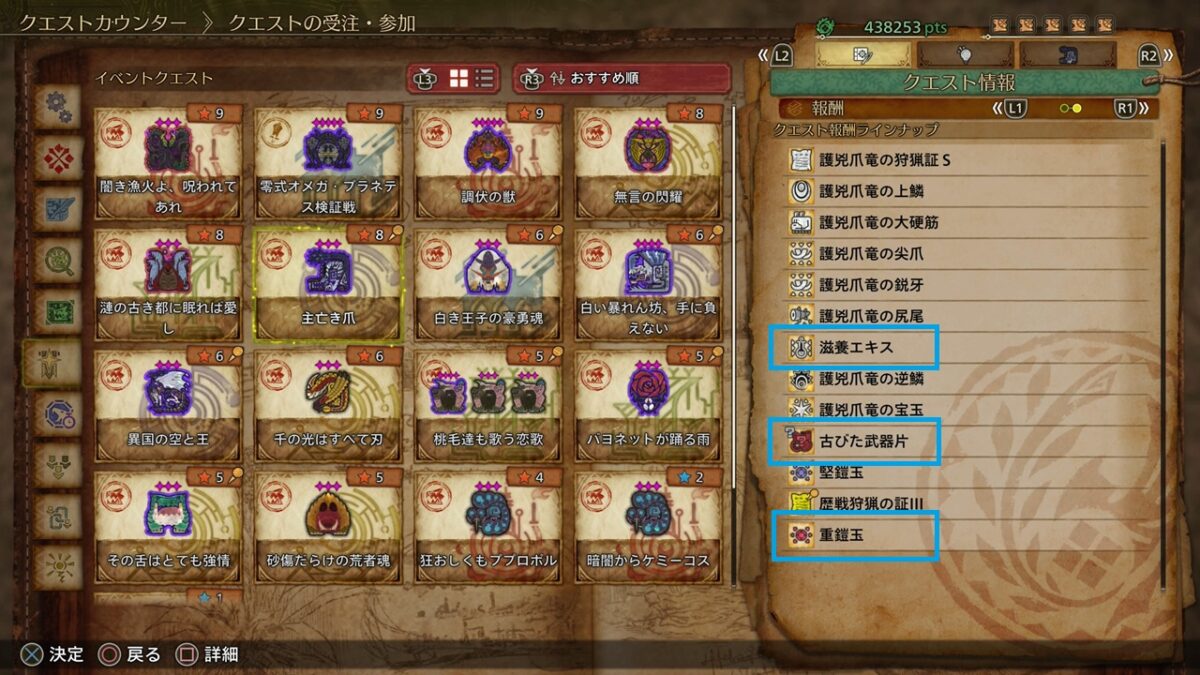
Task: Choose the quest 闇き漁火よ、呪われてあれ
Action: (168, 163)
